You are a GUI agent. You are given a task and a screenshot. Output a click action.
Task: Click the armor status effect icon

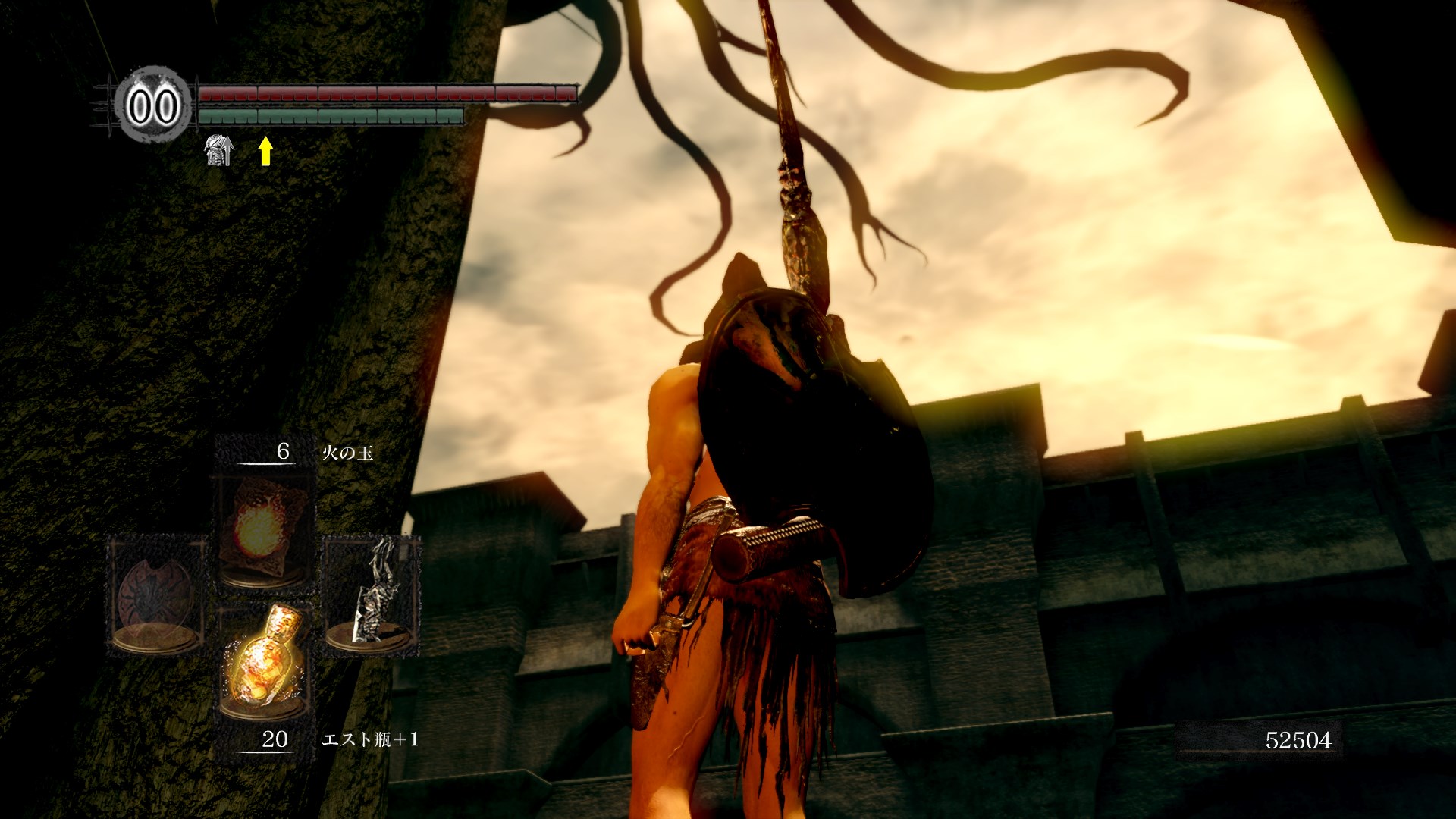click(219, 151)
